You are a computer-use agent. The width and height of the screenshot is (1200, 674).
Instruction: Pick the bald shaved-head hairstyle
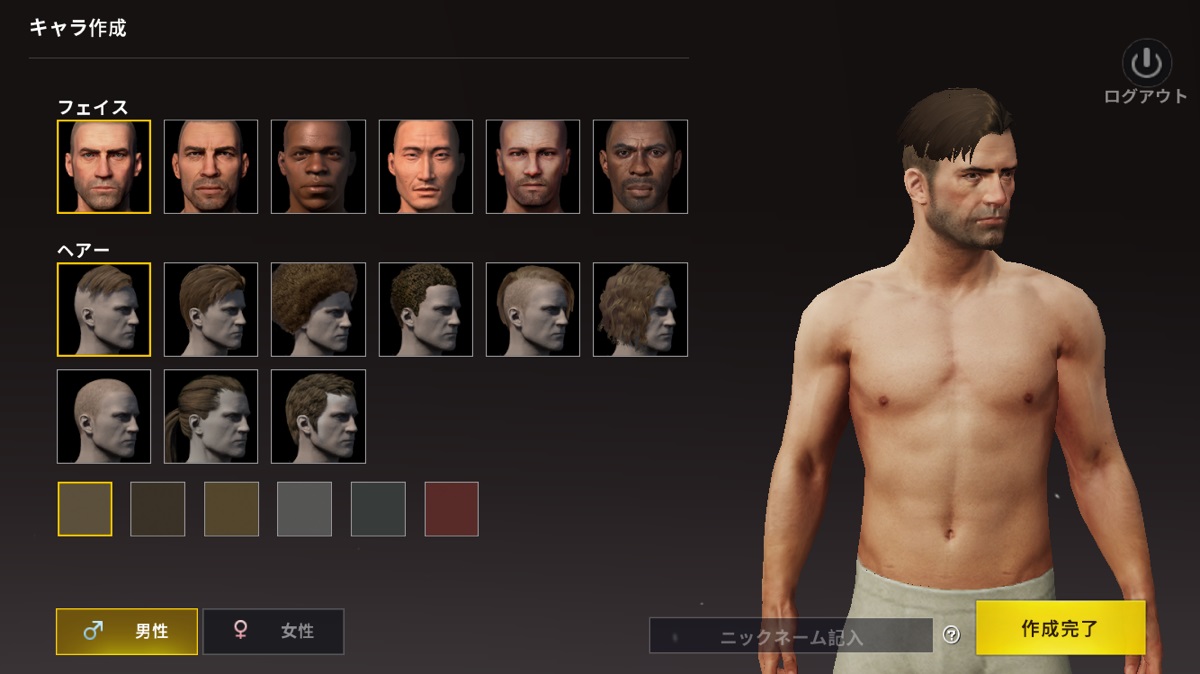click(104, 416)
